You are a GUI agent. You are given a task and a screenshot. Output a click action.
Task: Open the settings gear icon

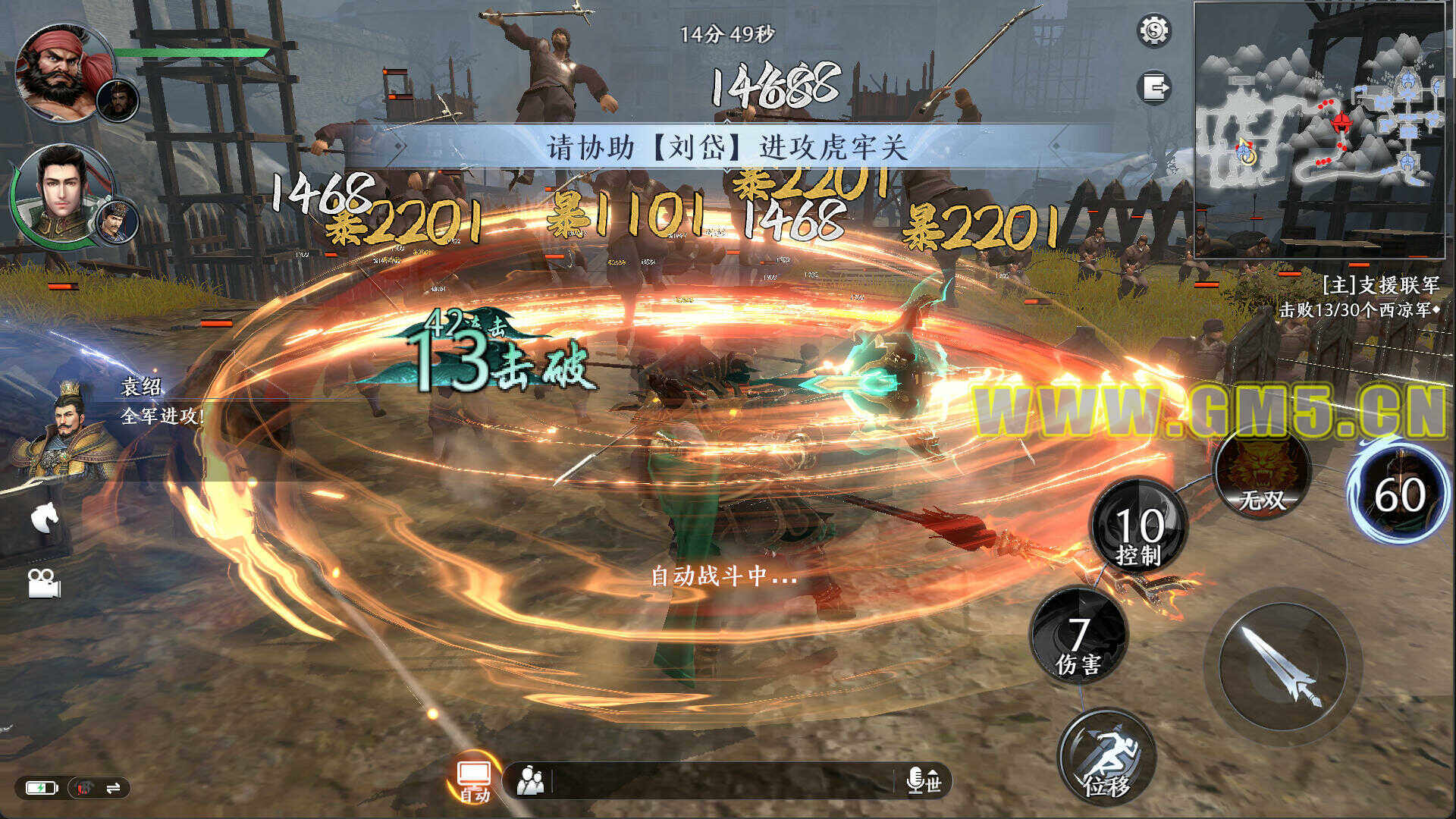coord(1154,31)
